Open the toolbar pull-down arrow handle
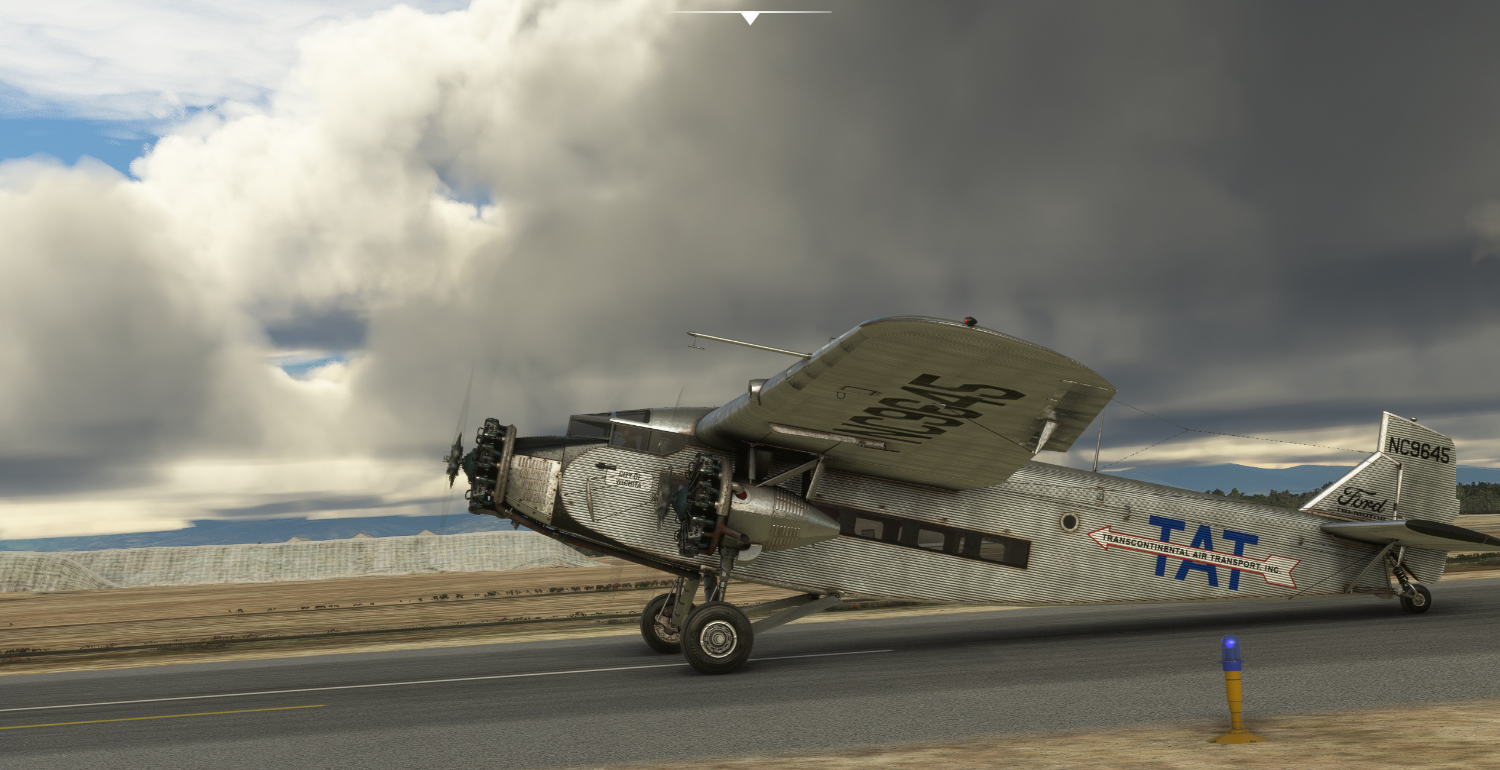This screenshot has width=1500, height=770. (750, 17)
